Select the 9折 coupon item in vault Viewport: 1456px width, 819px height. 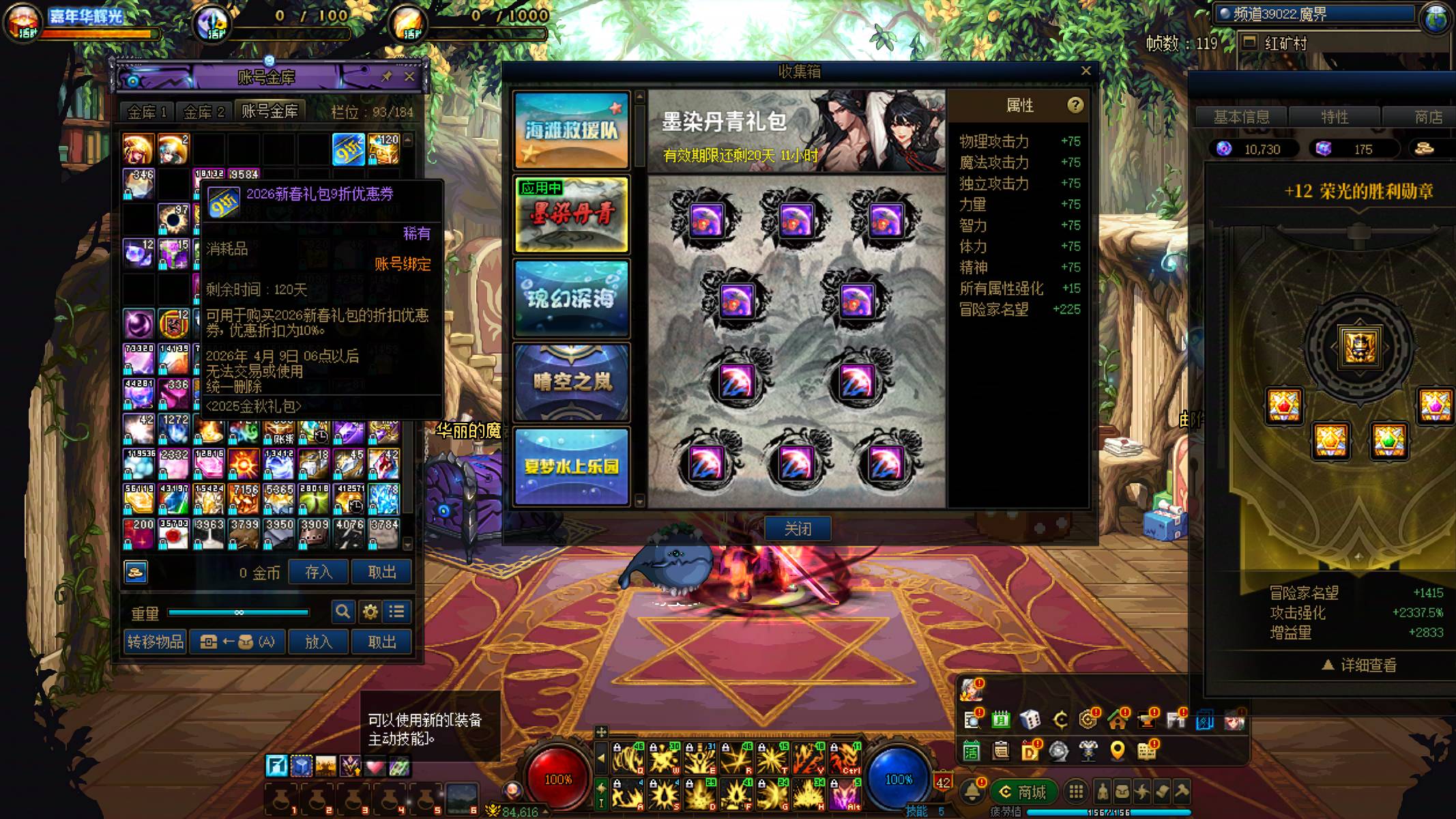pyautogui.click(x=348, y=149)
